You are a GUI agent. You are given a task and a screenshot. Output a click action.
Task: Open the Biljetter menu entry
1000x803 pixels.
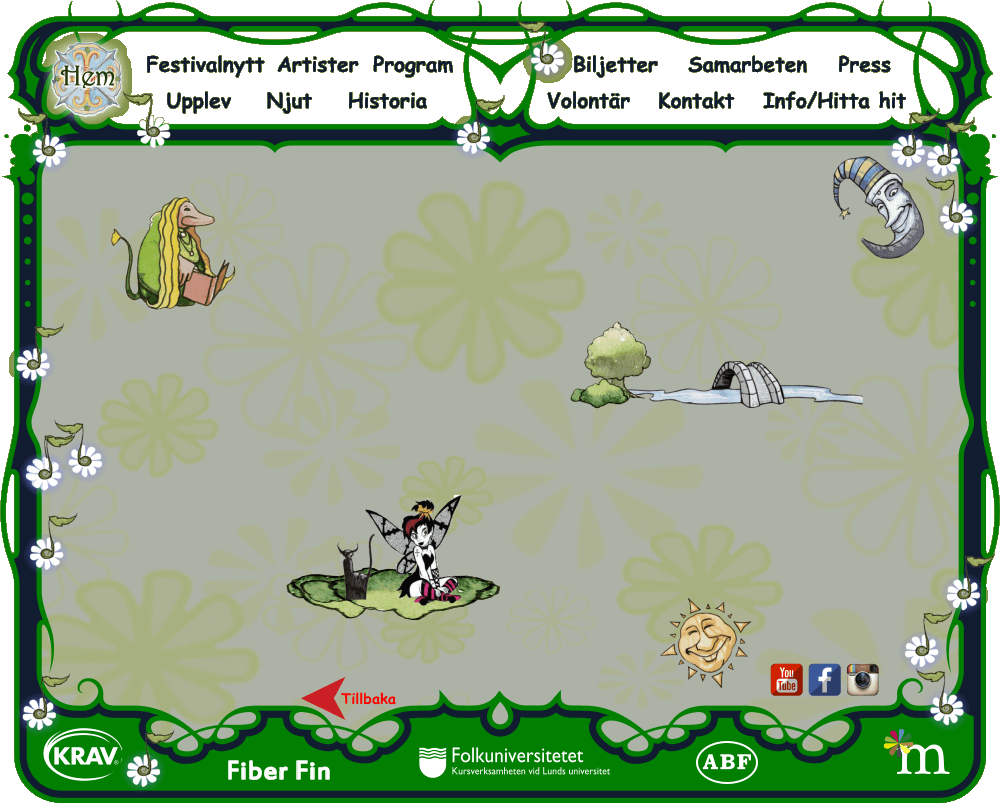point(615,66)
